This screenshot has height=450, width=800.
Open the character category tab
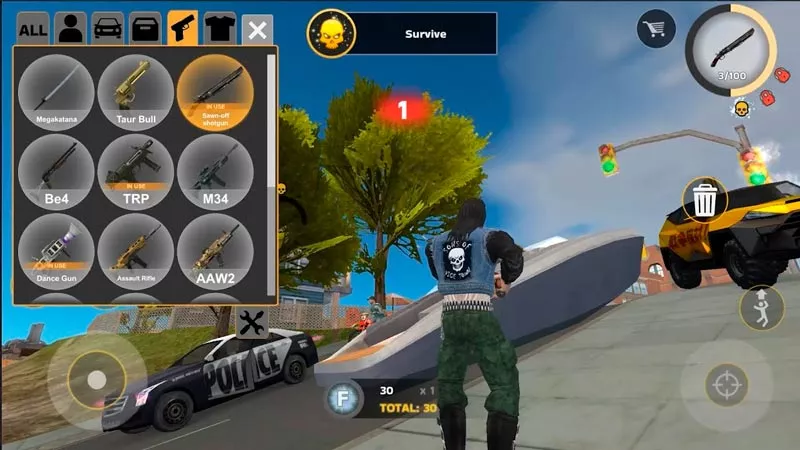coord(70,28)
